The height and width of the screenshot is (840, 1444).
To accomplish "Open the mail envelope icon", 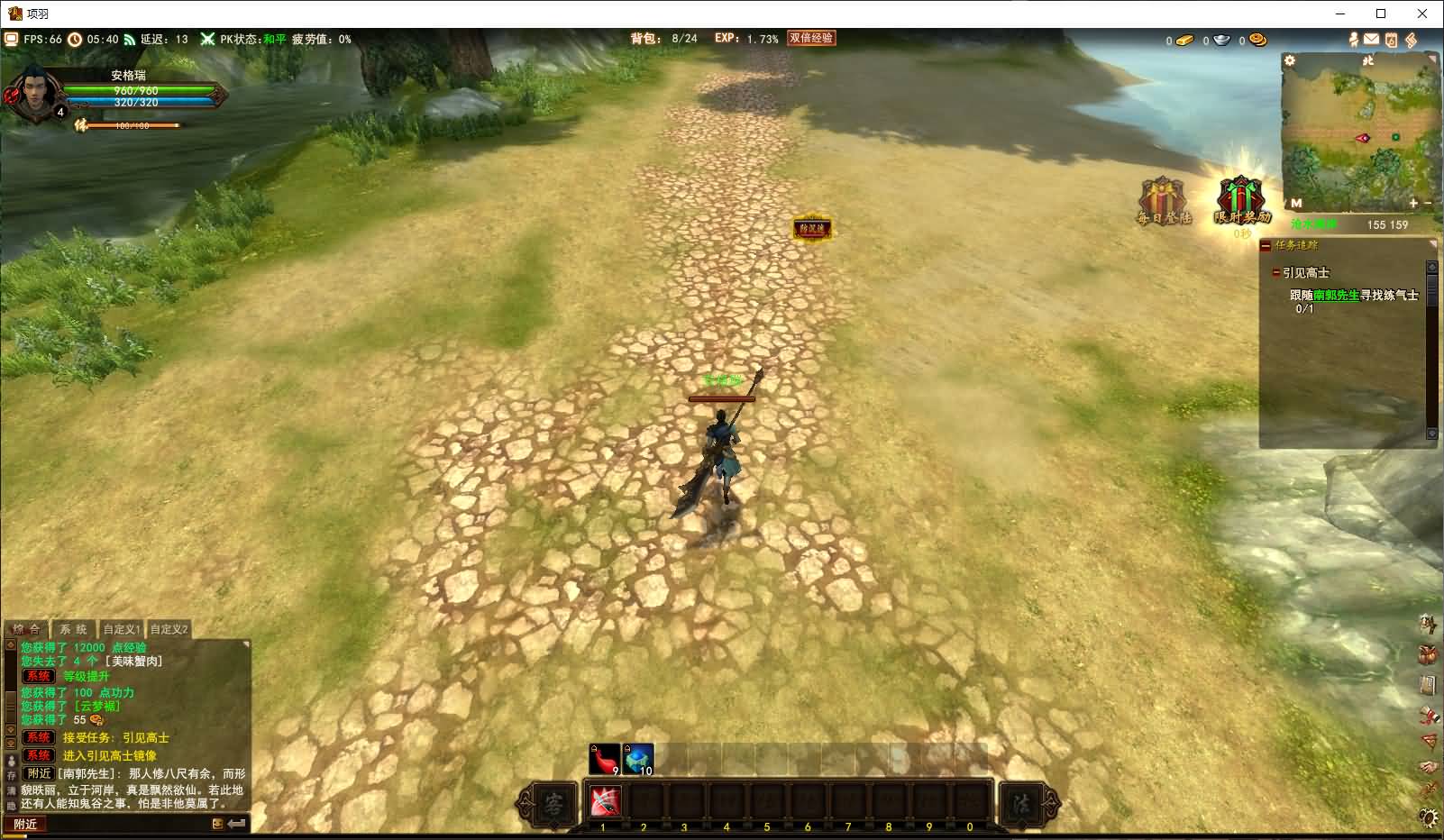I will [x=1371, y=40].
